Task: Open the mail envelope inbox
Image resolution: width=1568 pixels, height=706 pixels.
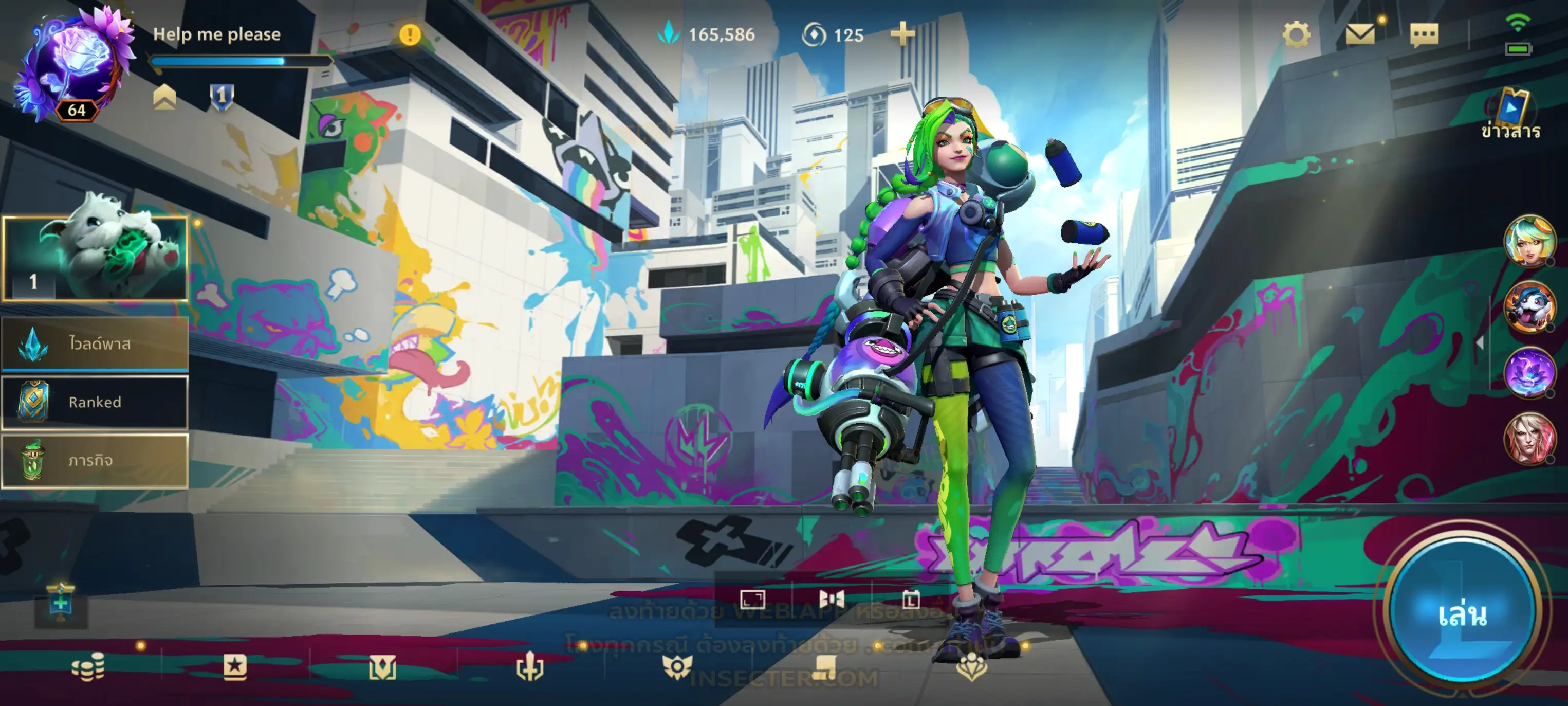Action: pos(1360,34)
